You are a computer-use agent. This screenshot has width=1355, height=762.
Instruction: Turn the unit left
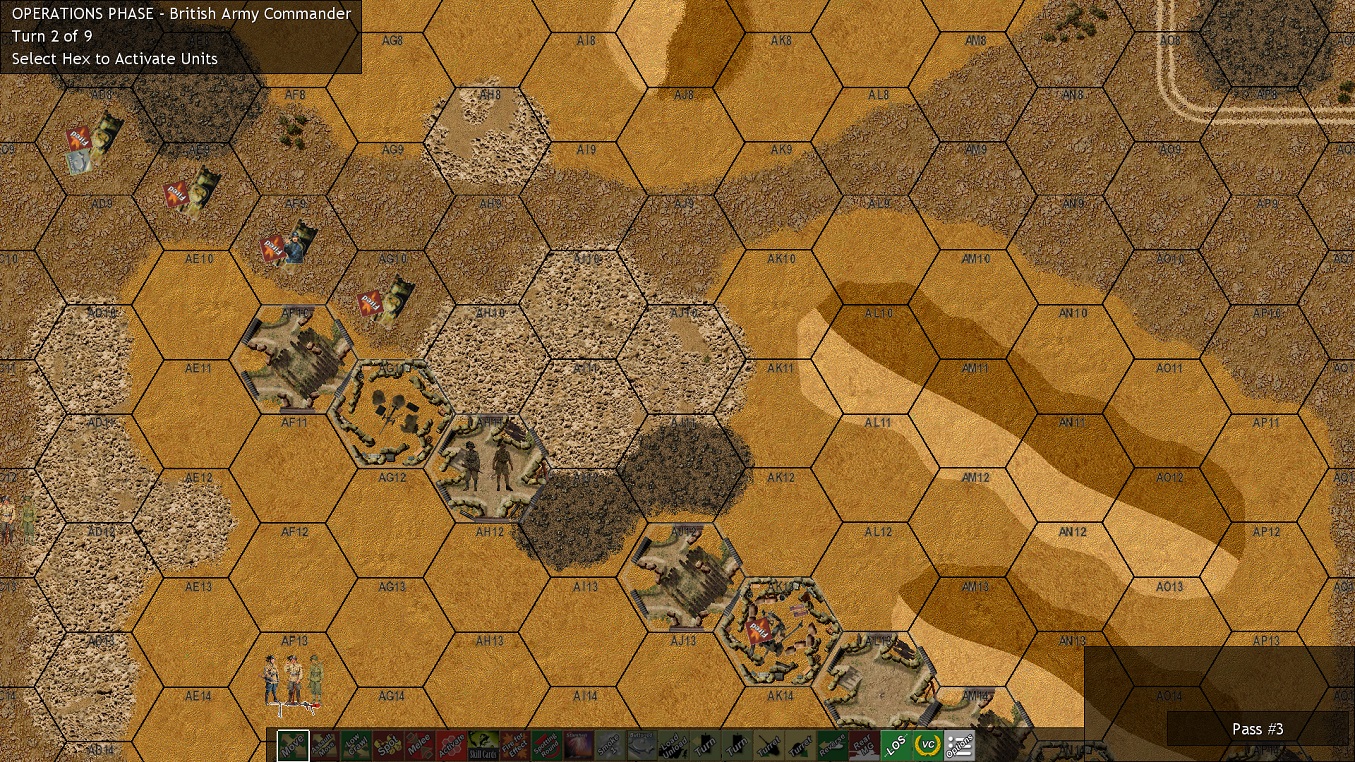pyautogui.click(x=703, y=746)
